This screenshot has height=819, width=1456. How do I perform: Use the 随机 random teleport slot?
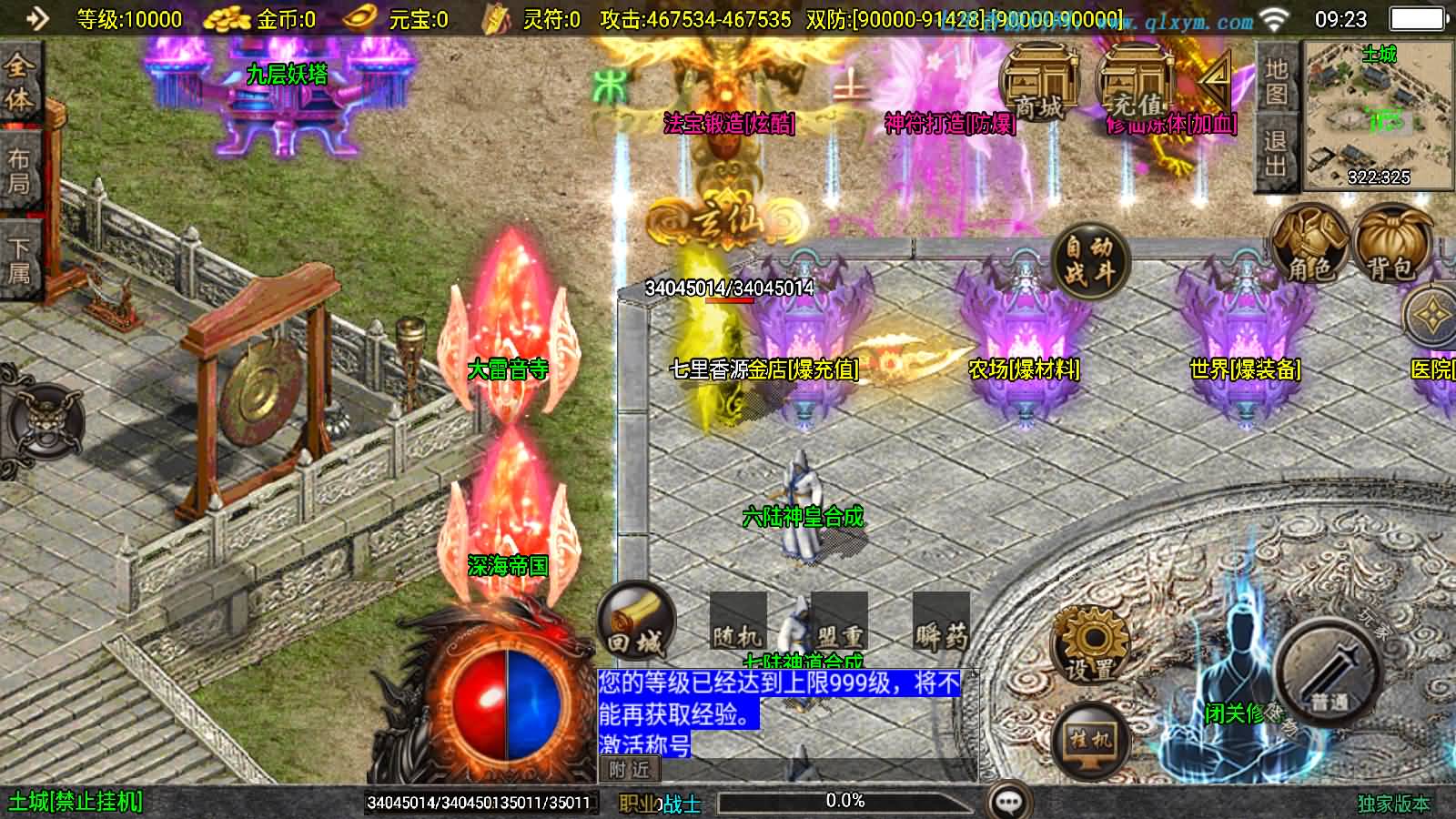[737, 623]
